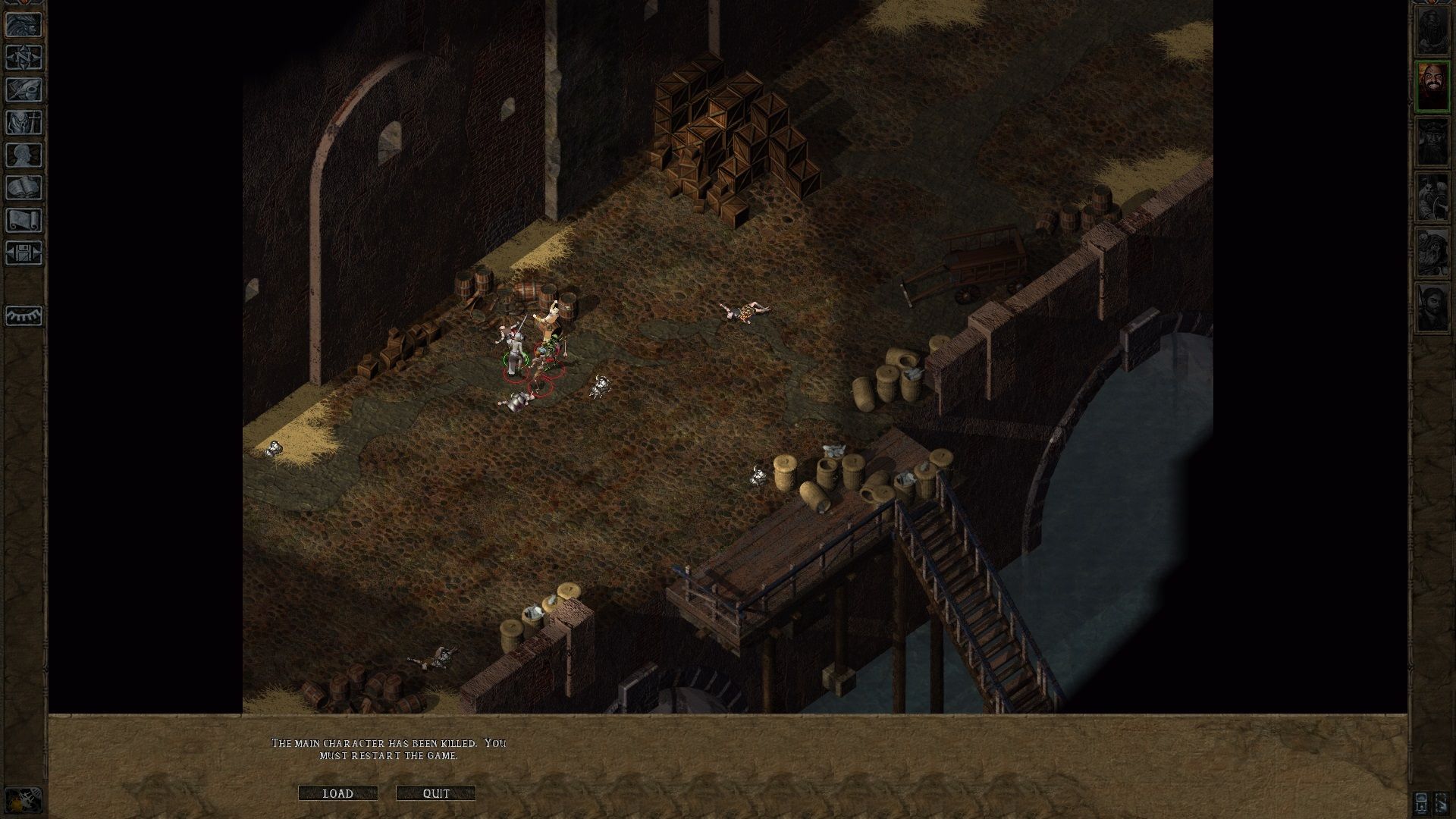The height and width of the screenshot is (819, 1456).
Task: Select the first party portrait
Action: click(x=1432, y=30)
